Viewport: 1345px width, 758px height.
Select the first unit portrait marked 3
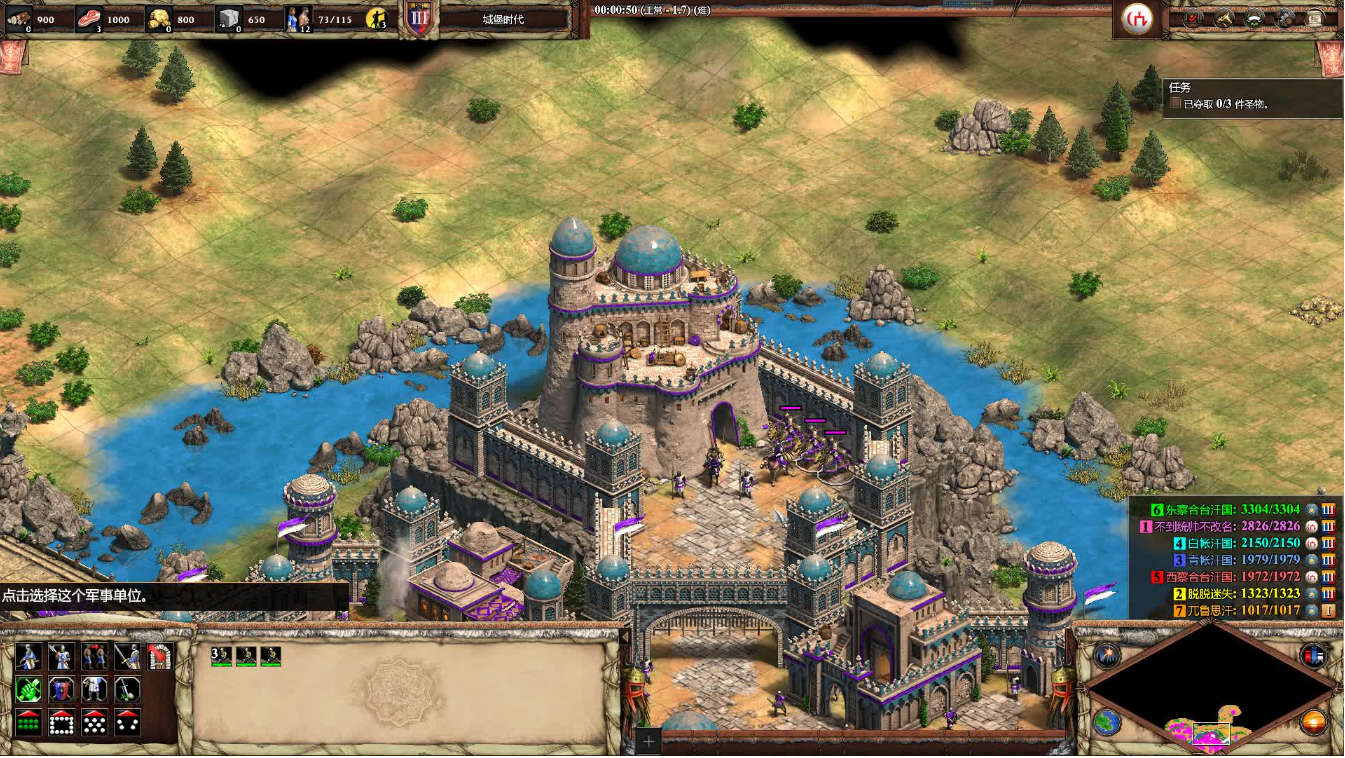[221, 656]
